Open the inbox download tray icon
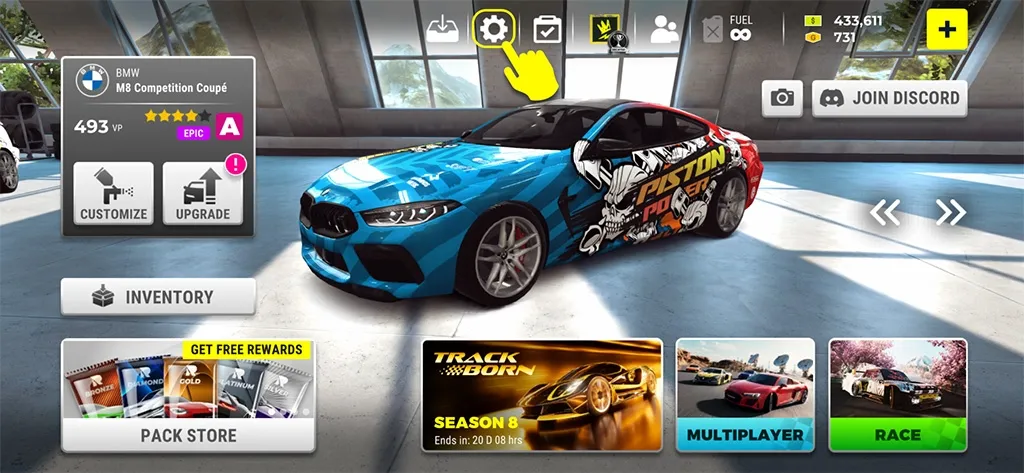This screenshot has height=473, width=1024. 441,30
